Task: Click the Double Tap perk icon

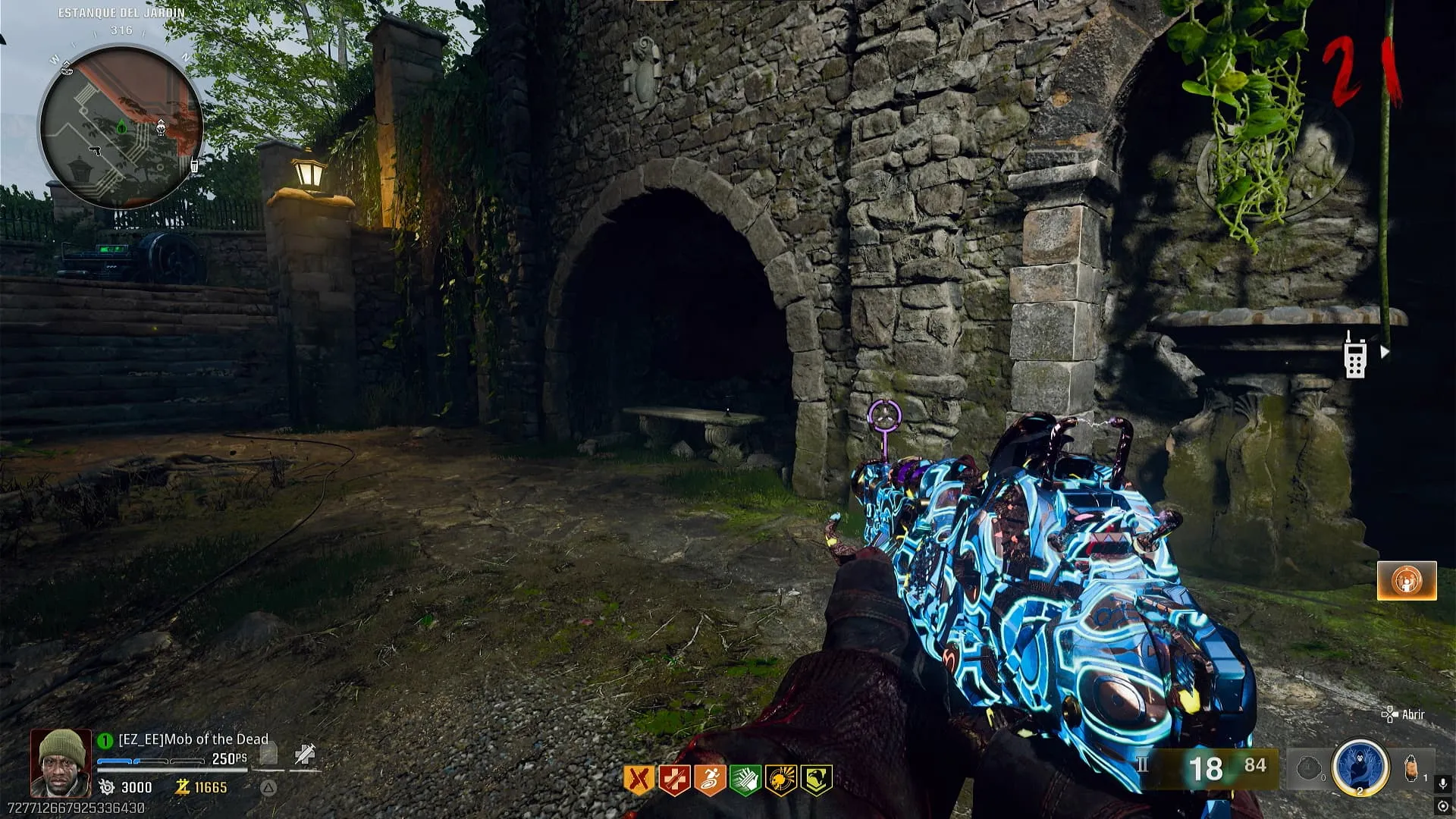Action: coord(639,780)
